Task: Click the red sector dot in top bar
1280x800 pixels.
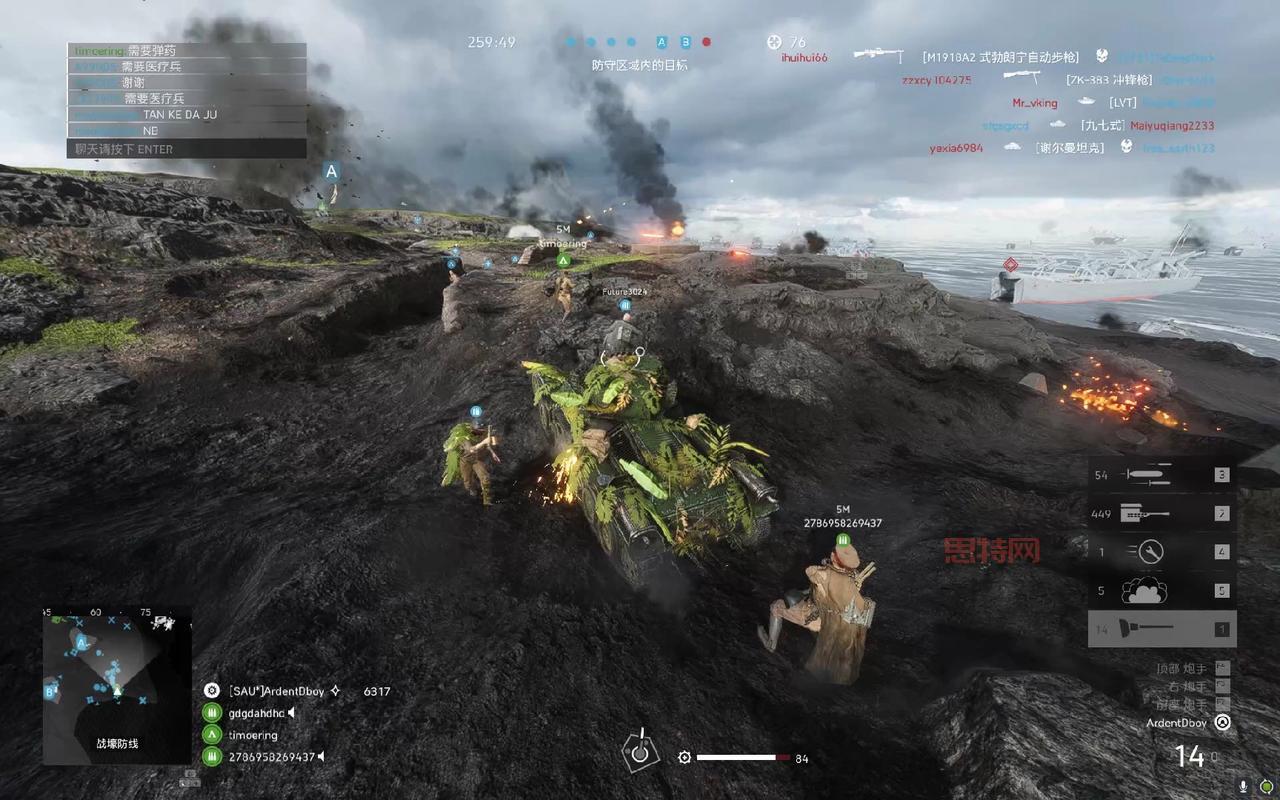Action: pos(706,42)
